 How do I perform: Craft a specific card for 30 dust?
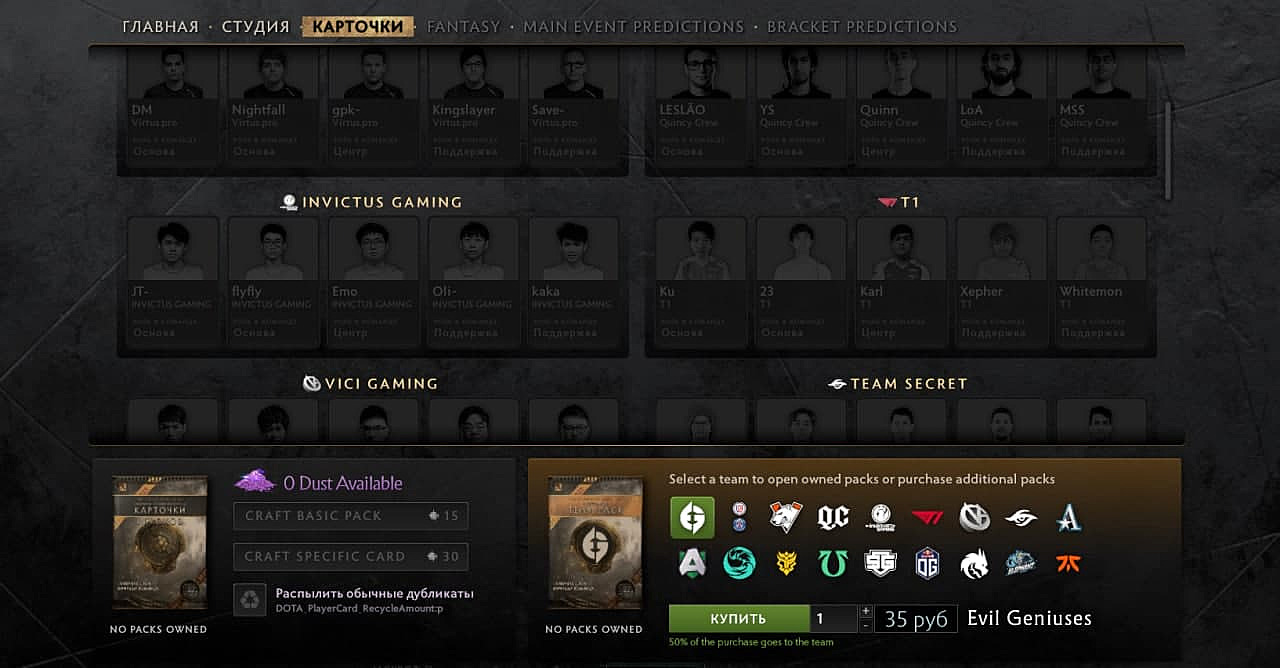(350, 557)
